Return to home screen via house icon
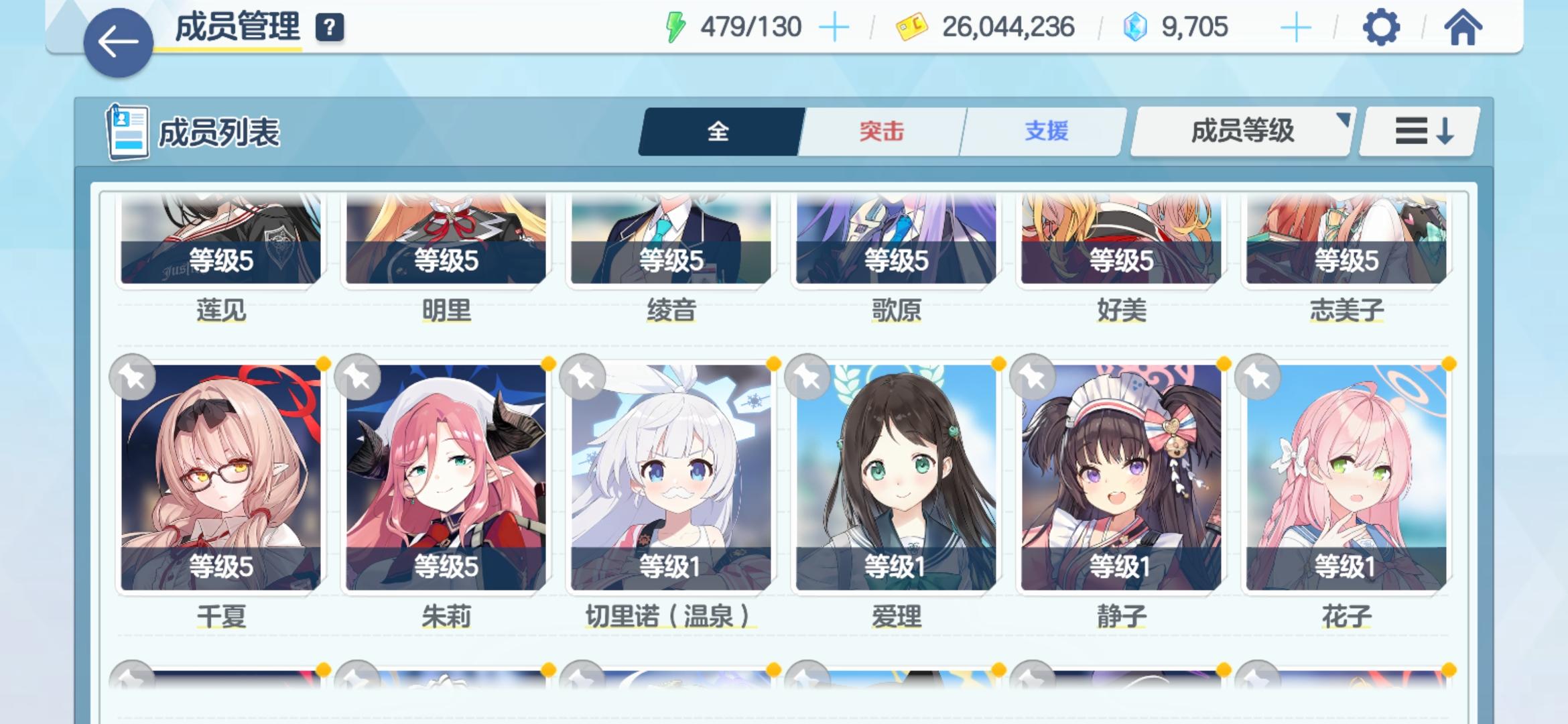Image resolution: width=1568 pixels, height=724 pixels. (x=1465, y=28)
